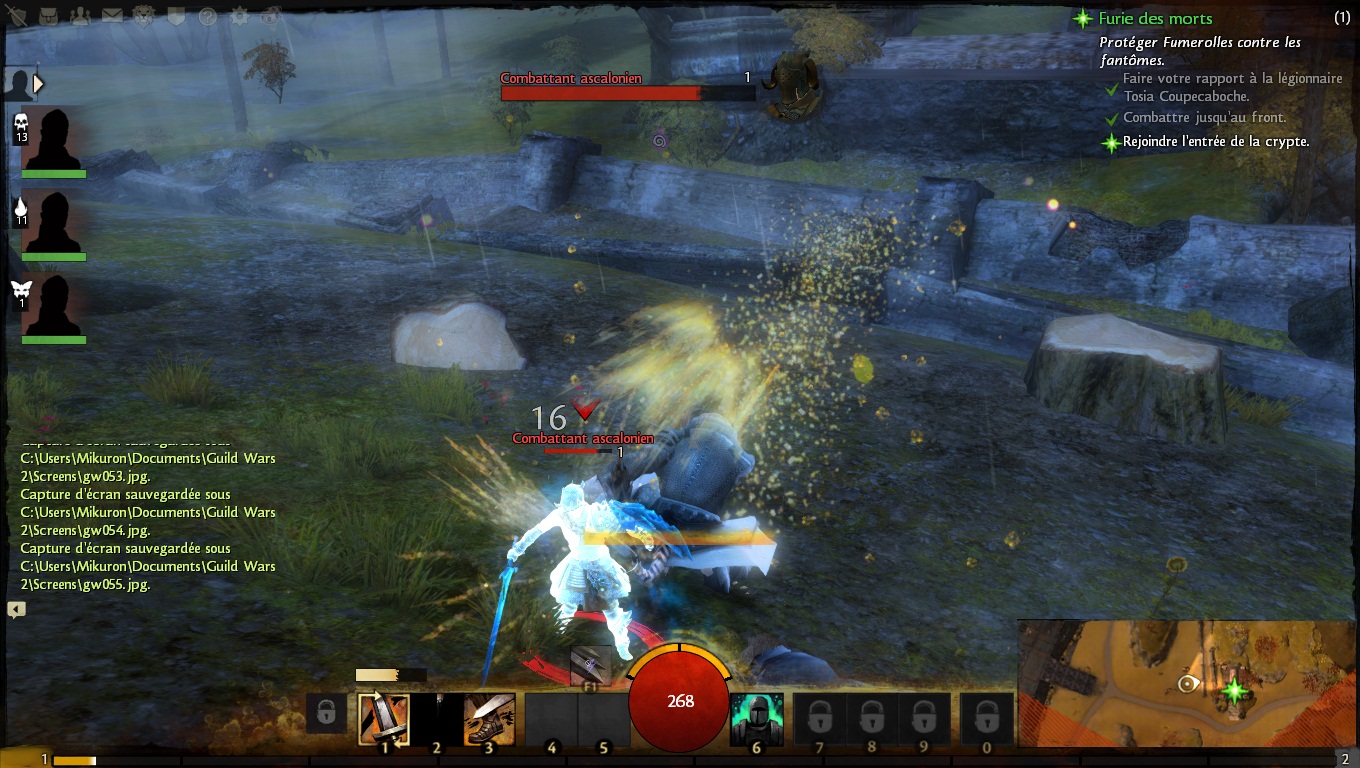Trigger the F1 burst skill icon

pos(590,665)
